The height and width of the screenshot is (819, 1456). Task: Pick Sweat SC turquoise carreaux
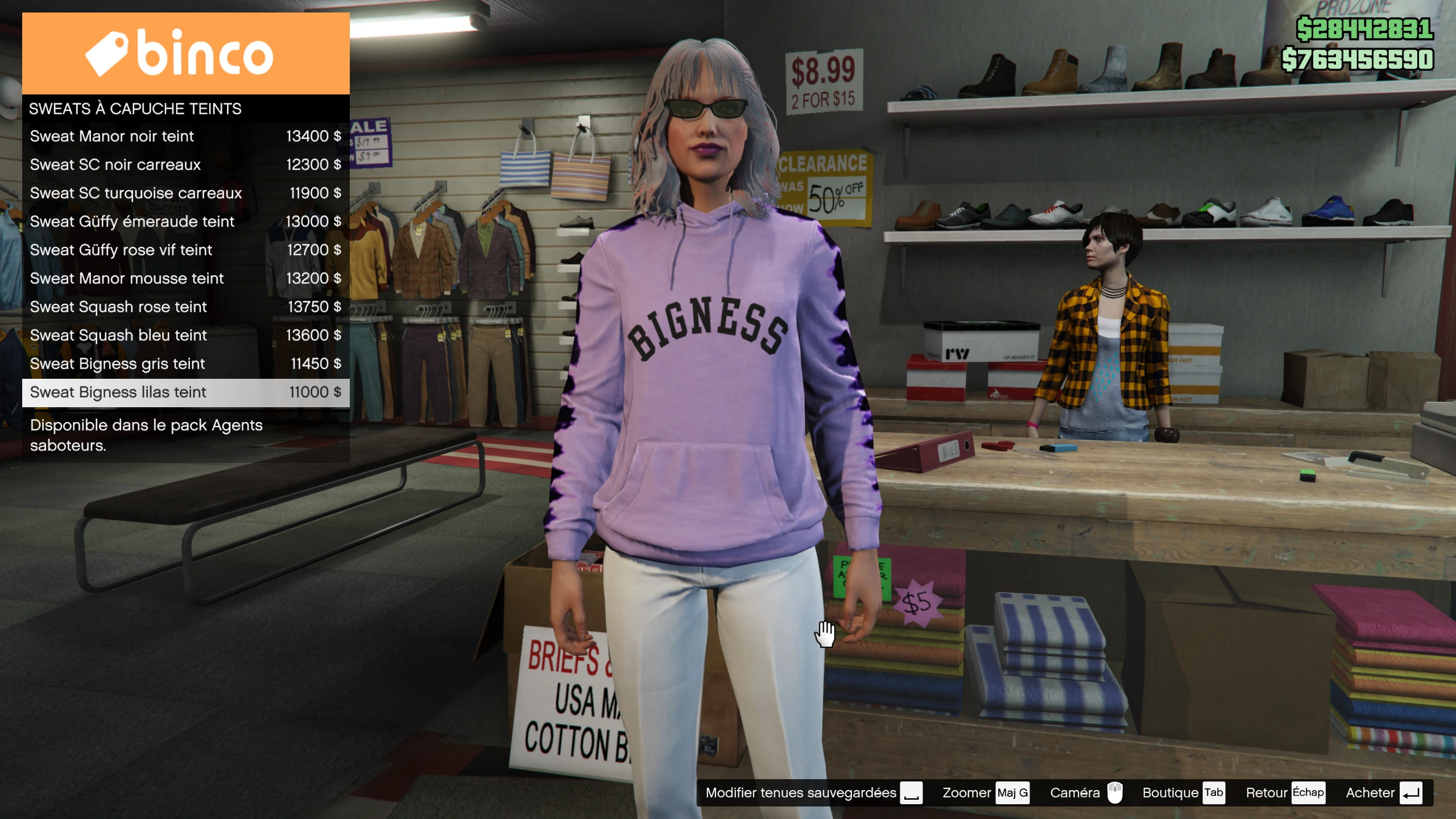click(x=185, y=193)
